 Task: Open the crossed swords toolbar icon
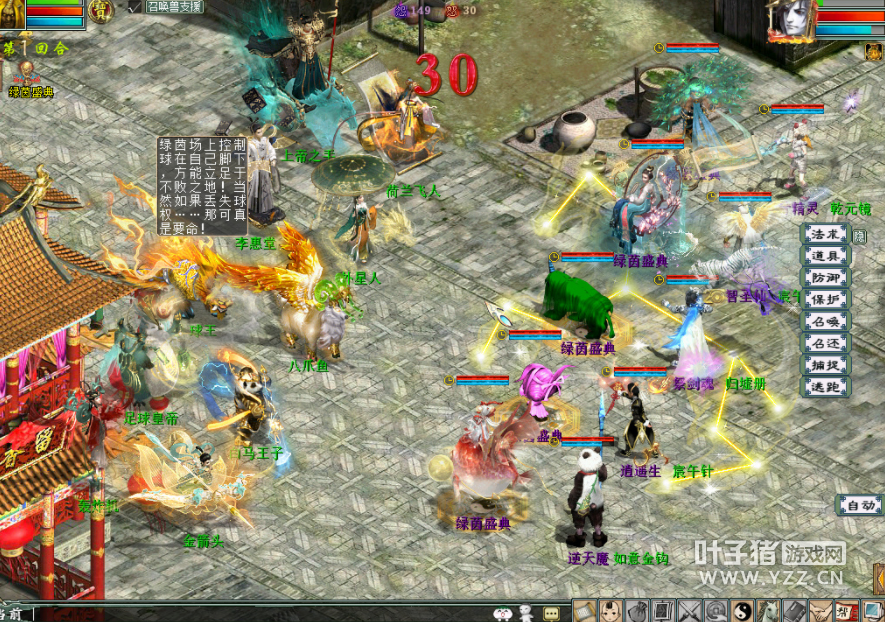pyautogui.click(x=690, y=610)
